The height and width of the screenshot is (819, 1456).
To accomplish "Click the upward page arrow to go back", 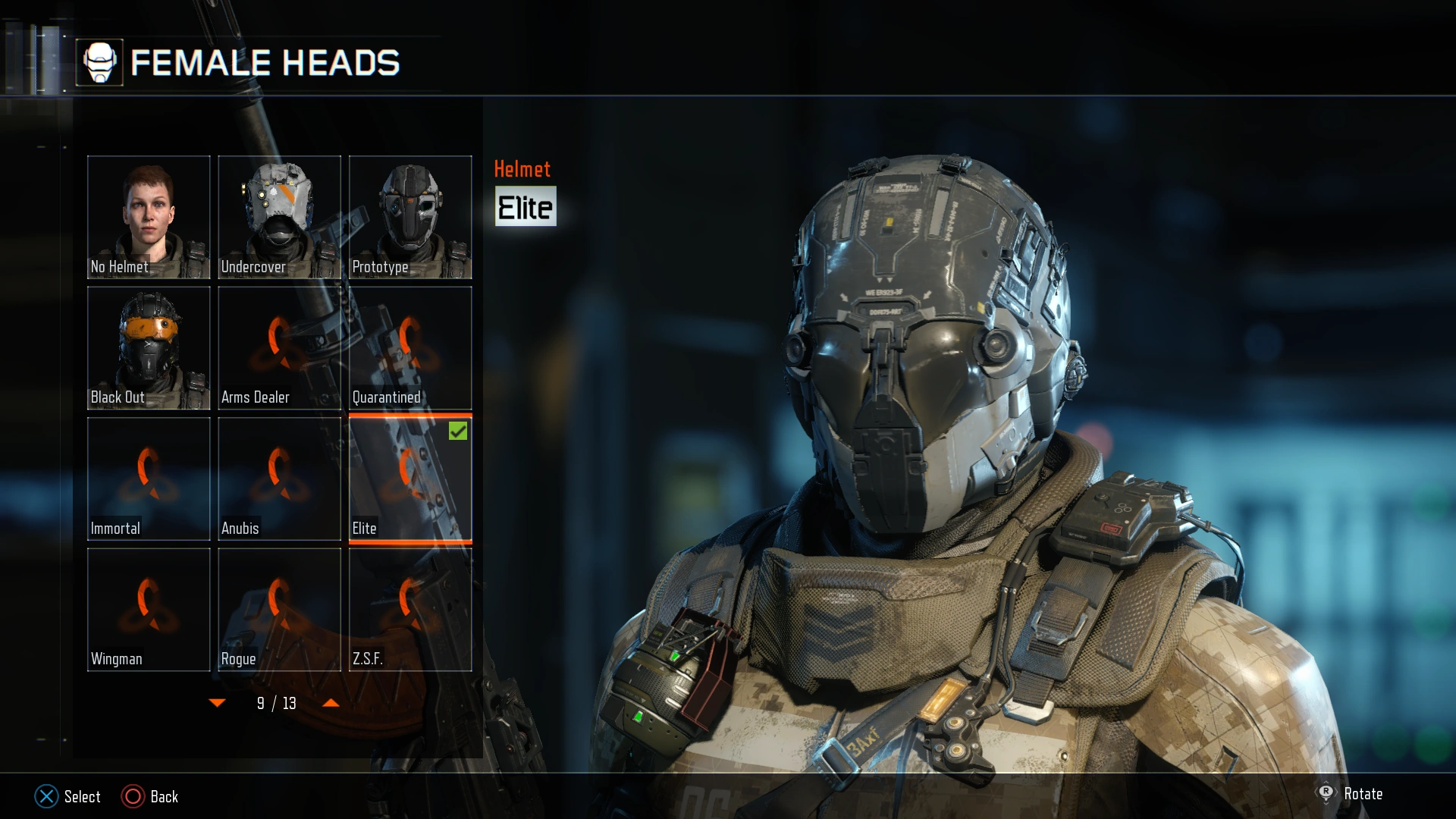I will [331, 703].
